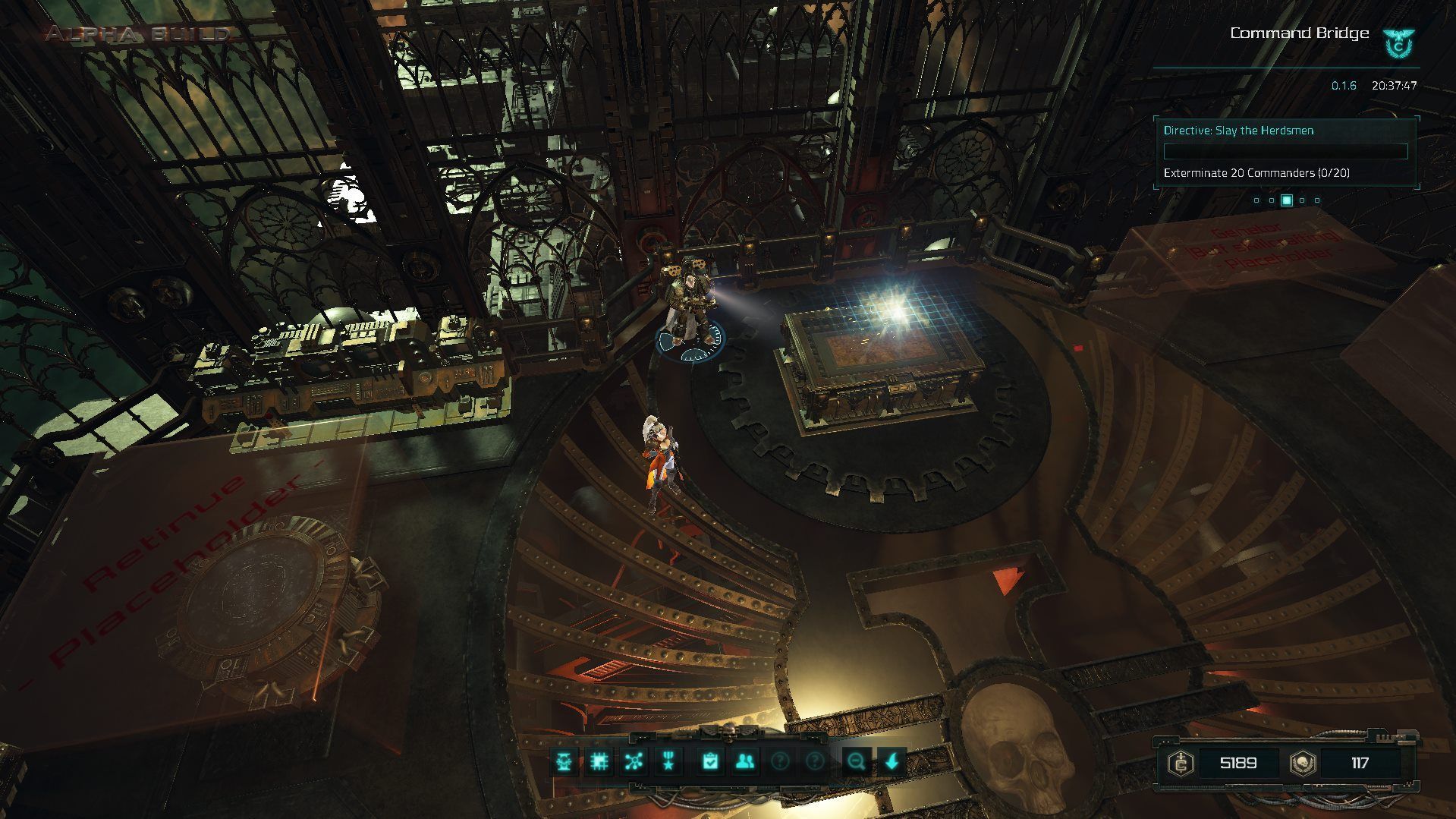This screenshot has width=1456, height=819.
Task: Open the social panel with two-figures icon
Action: [746, 761]
